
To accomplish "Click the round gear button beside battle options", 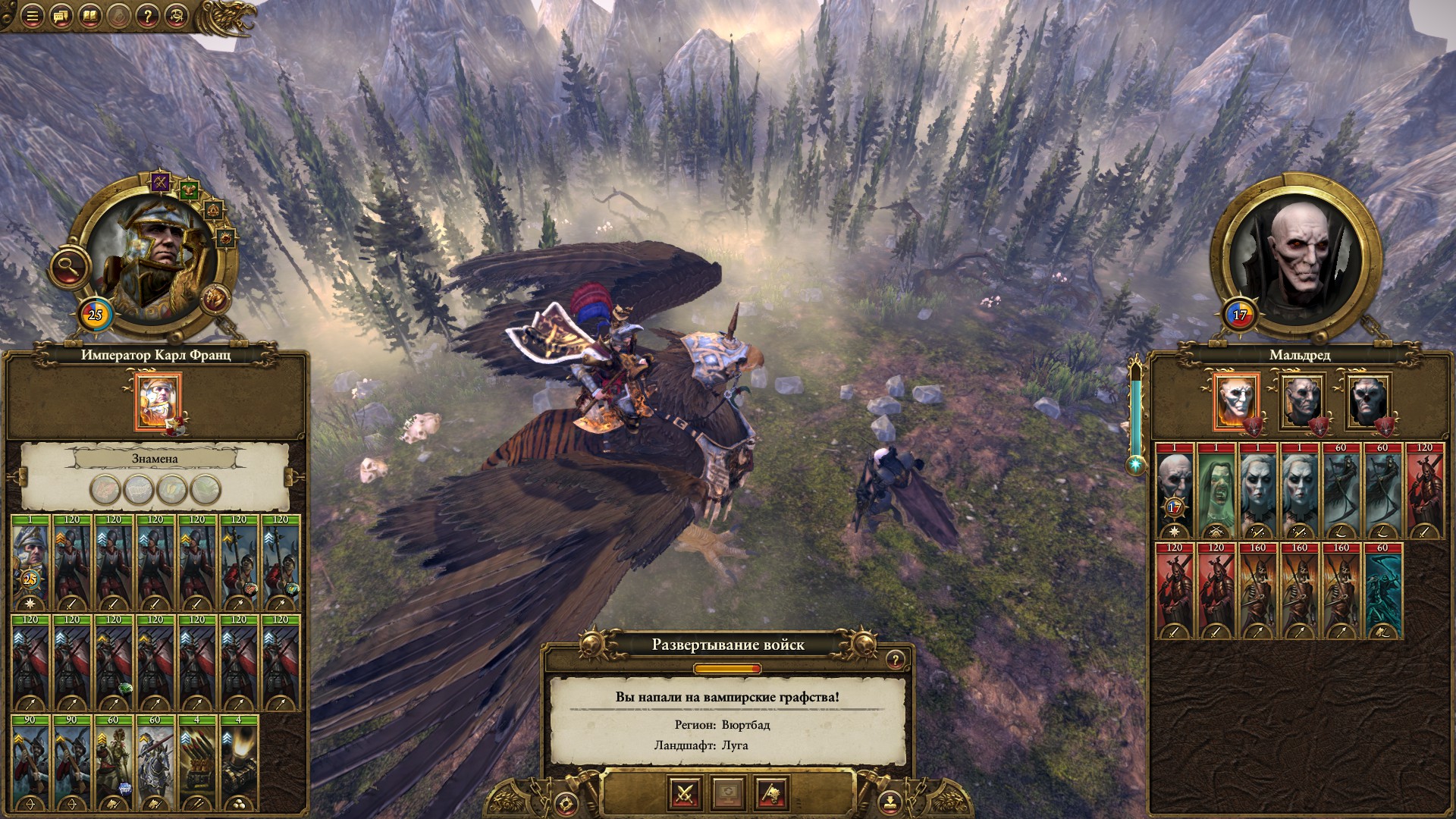I will [x=566, y=804].
